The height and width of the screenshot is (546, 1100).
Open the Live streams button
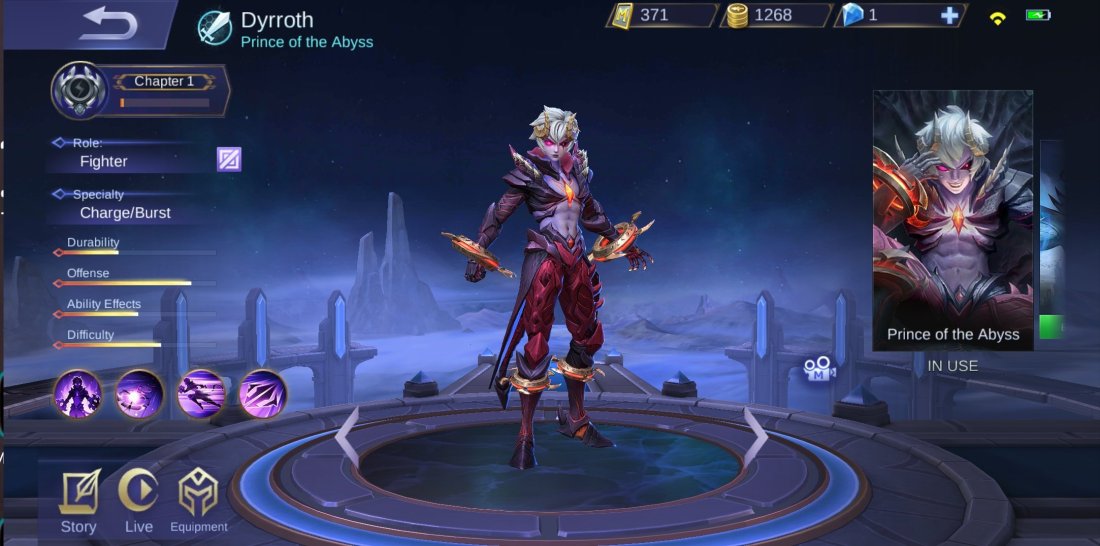click(x=138, y=502)
